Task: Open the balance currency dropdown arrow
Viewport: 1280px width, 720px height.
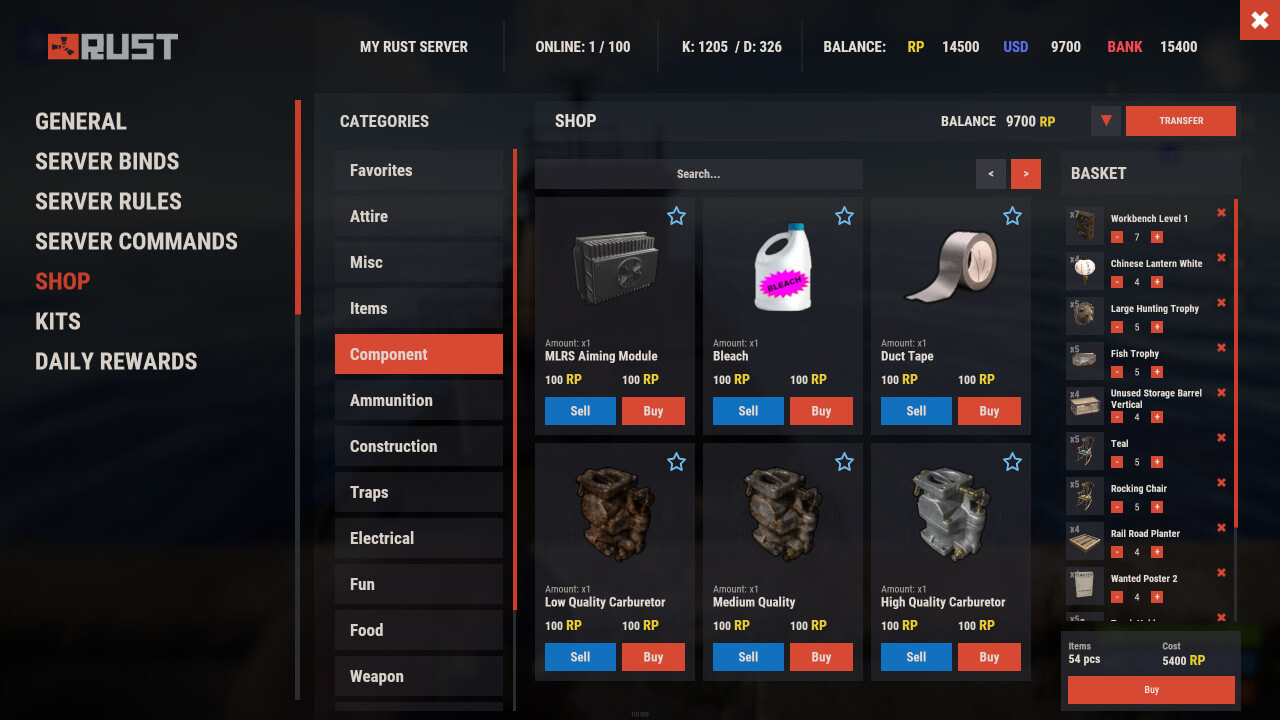Action: pyautogui.click(x=1105, y=121)
